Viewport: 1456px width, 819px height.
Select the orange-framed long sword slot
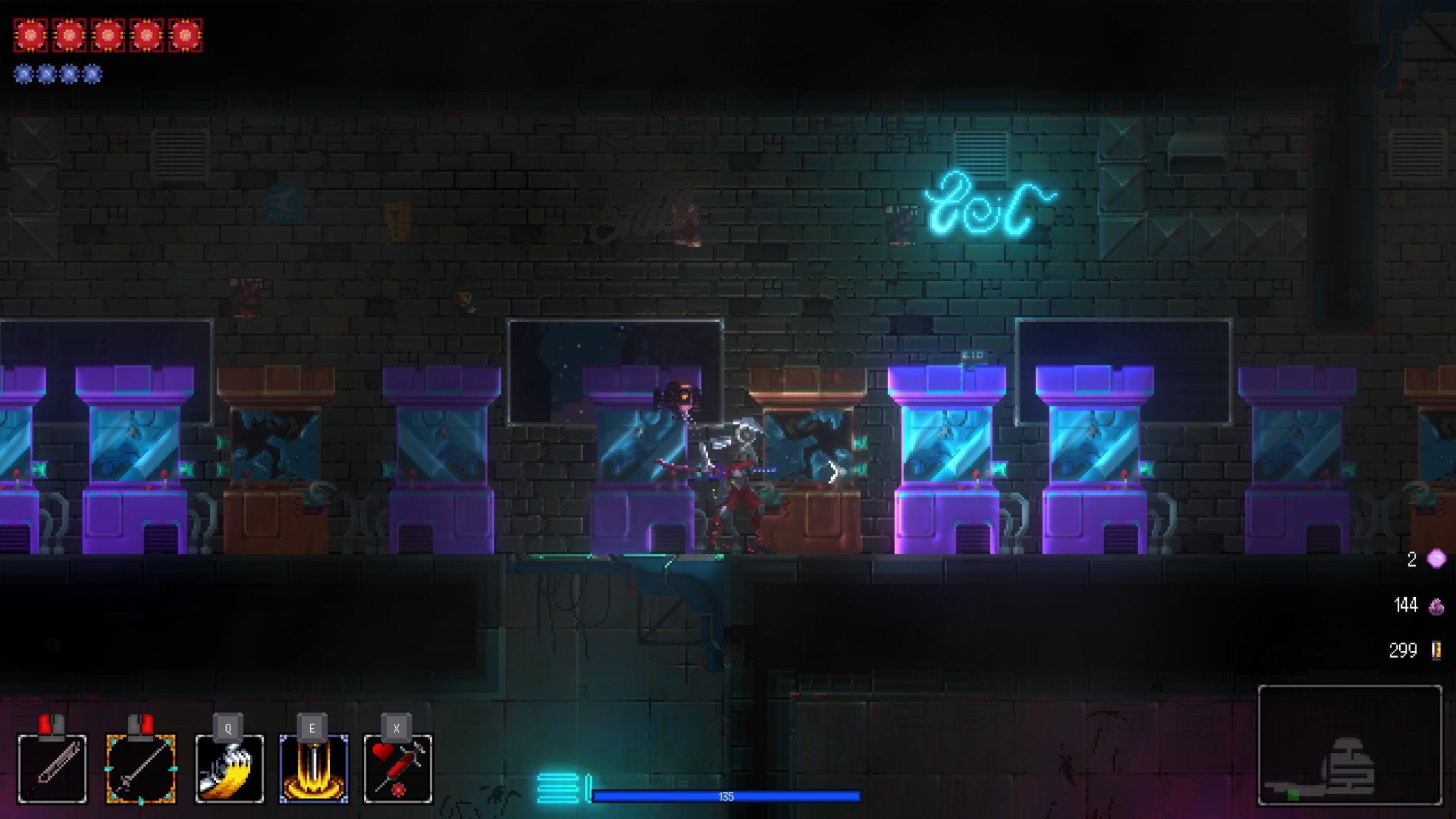tap(141, 769)
